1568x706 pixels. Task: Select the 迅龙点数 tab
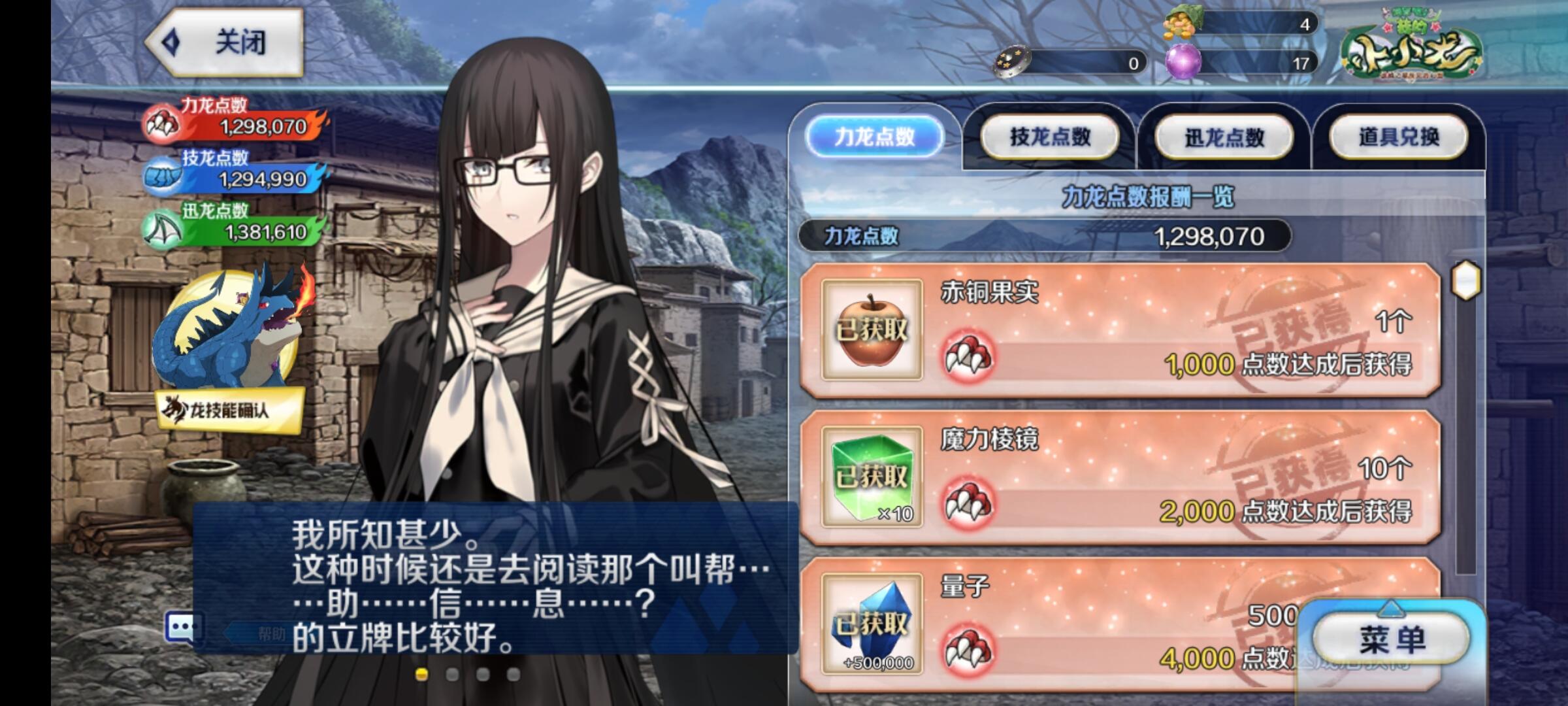(1224, 137)
